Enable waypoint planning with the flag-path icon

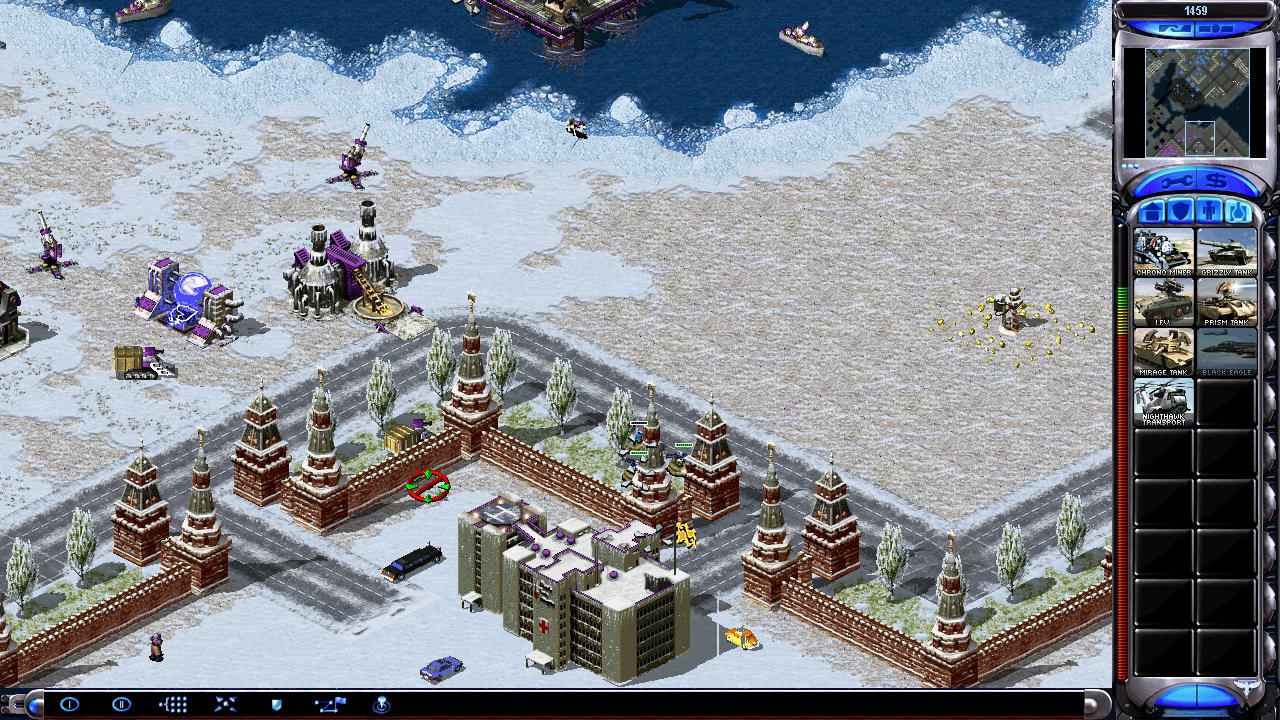(329, 704)
